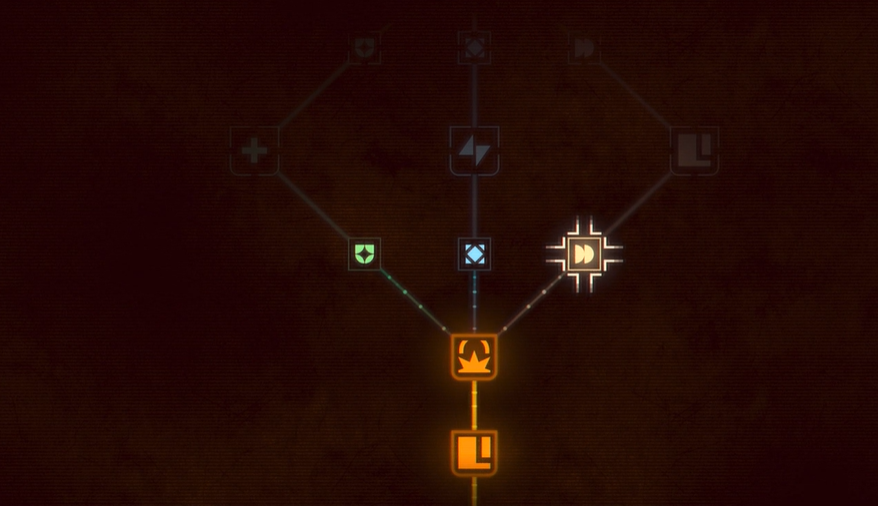Screen dimensions: 878x506
Task: Pick the dimmed gray L-block skill node
Action: click(x=694, y=150)
